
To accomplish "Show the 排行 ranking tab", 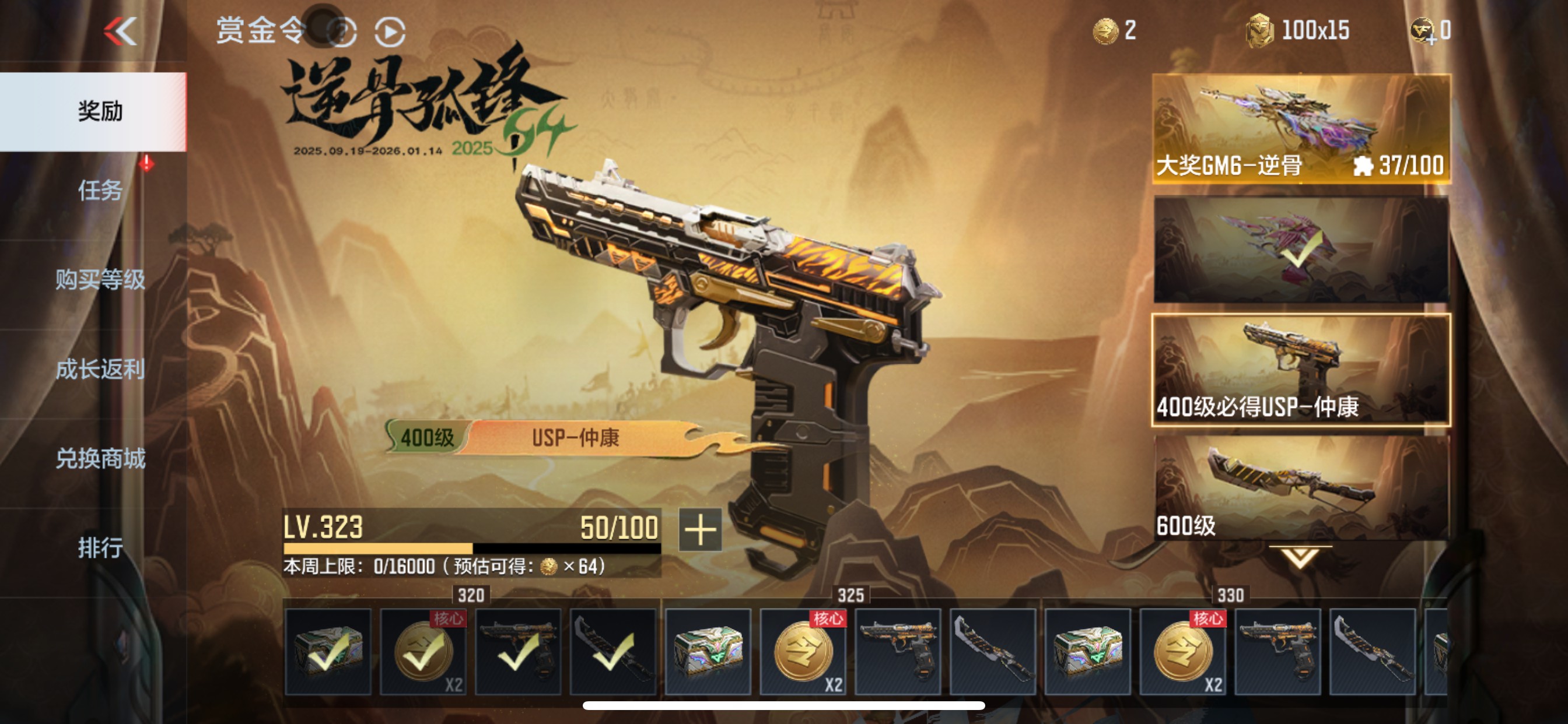I will tap(100, 547).
